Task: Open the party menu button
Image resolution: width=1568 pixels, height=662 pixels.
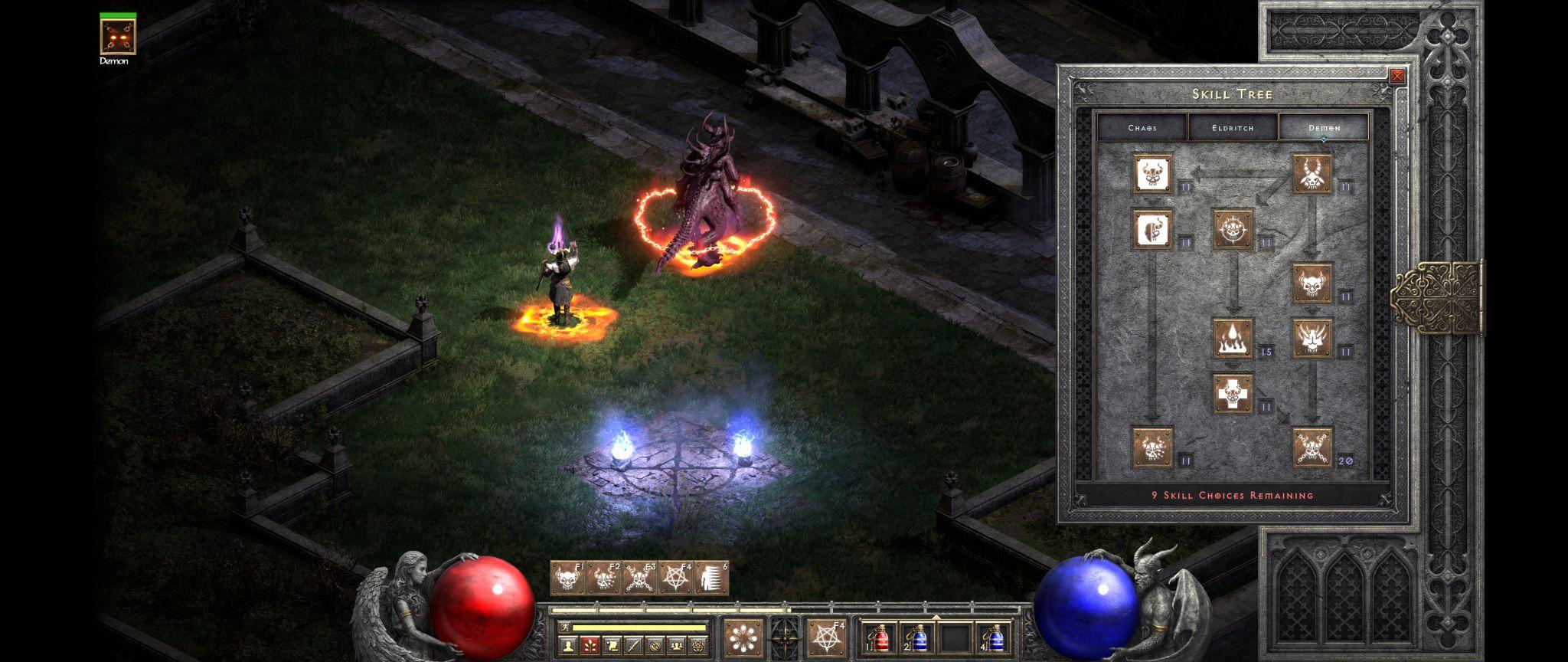Action: 677,647
